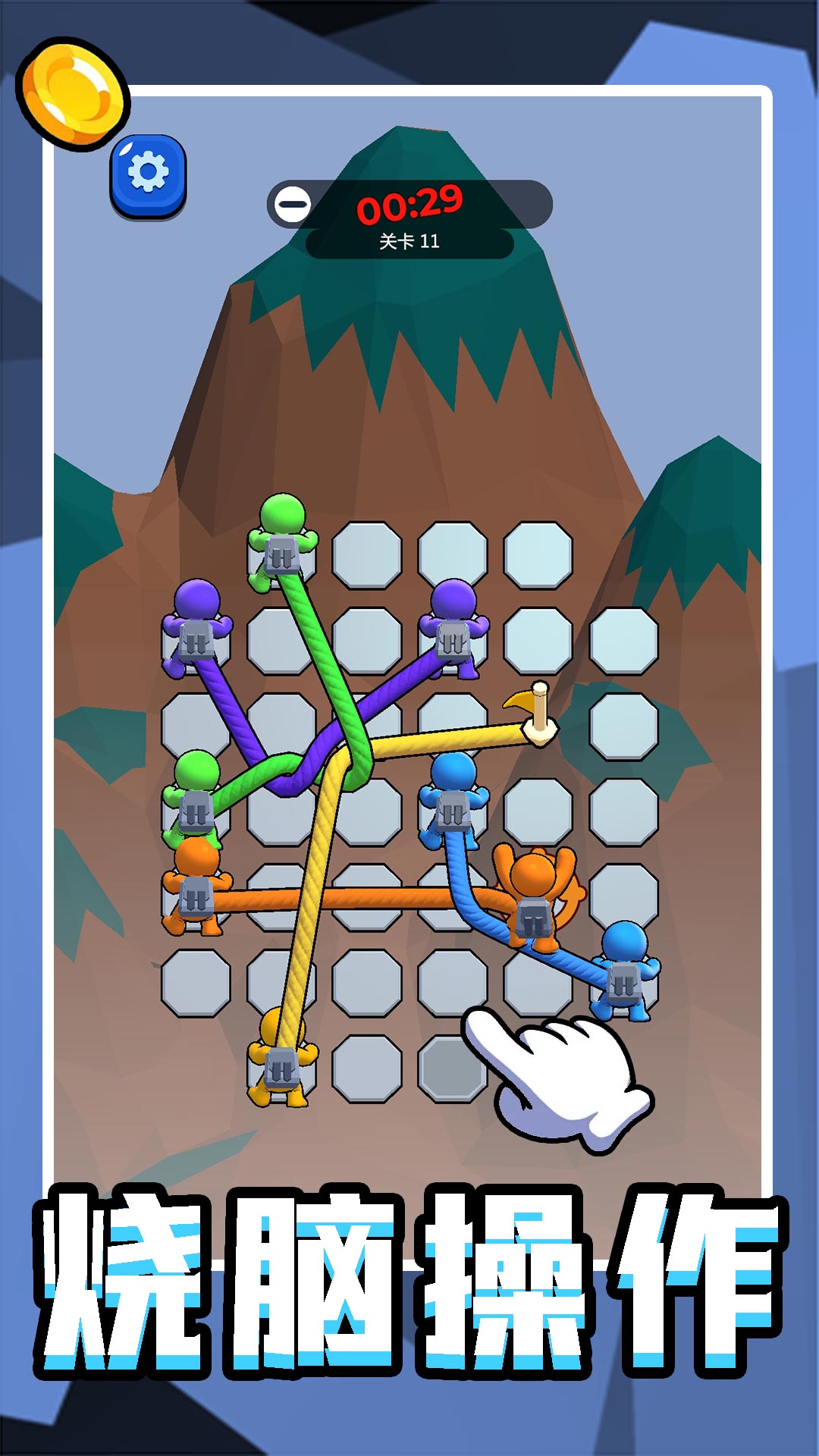The width and height of the screenshot is (819, 1456).
Task: Choose the dark gray octagon tile
Action: pos(450,1069)
